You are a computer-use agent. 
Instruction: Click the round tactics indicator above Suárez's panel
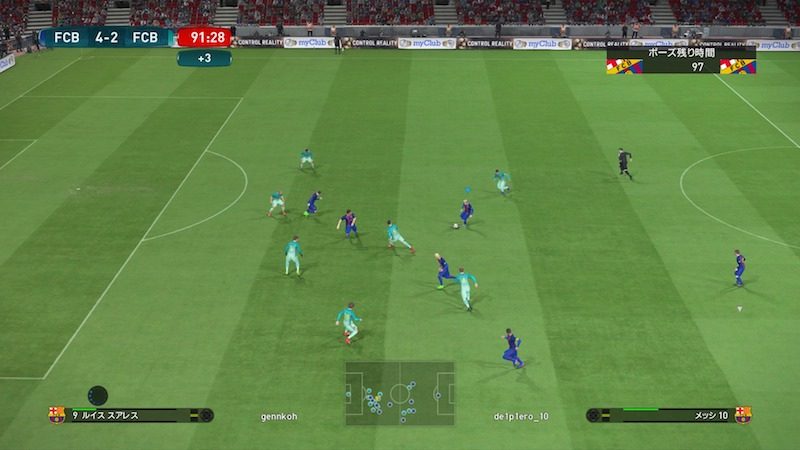pyautogui.click(x=97, y=394)
